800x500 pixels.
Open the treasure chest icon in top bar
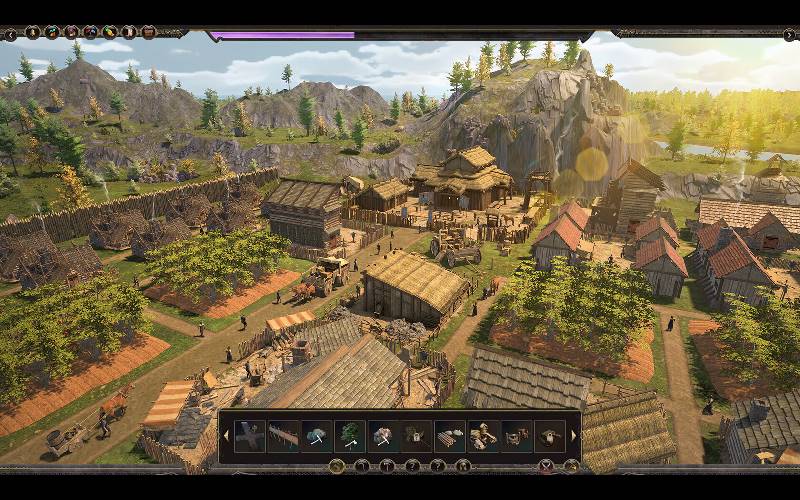[x=148, y=33]
